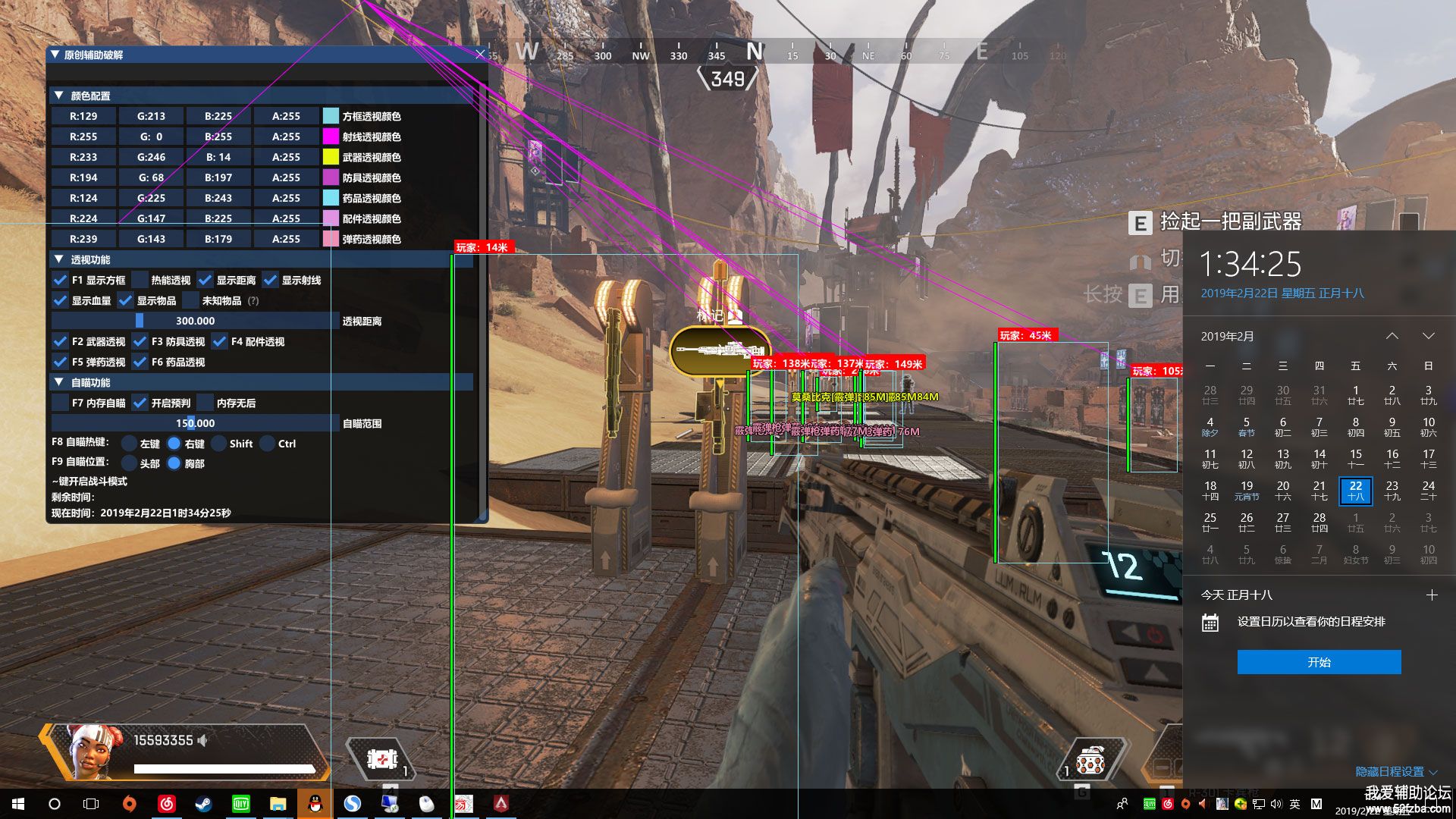Toggle the F6 药品透视 checkbox
This screenshot has width=1456, height=819.
point(140,362)
